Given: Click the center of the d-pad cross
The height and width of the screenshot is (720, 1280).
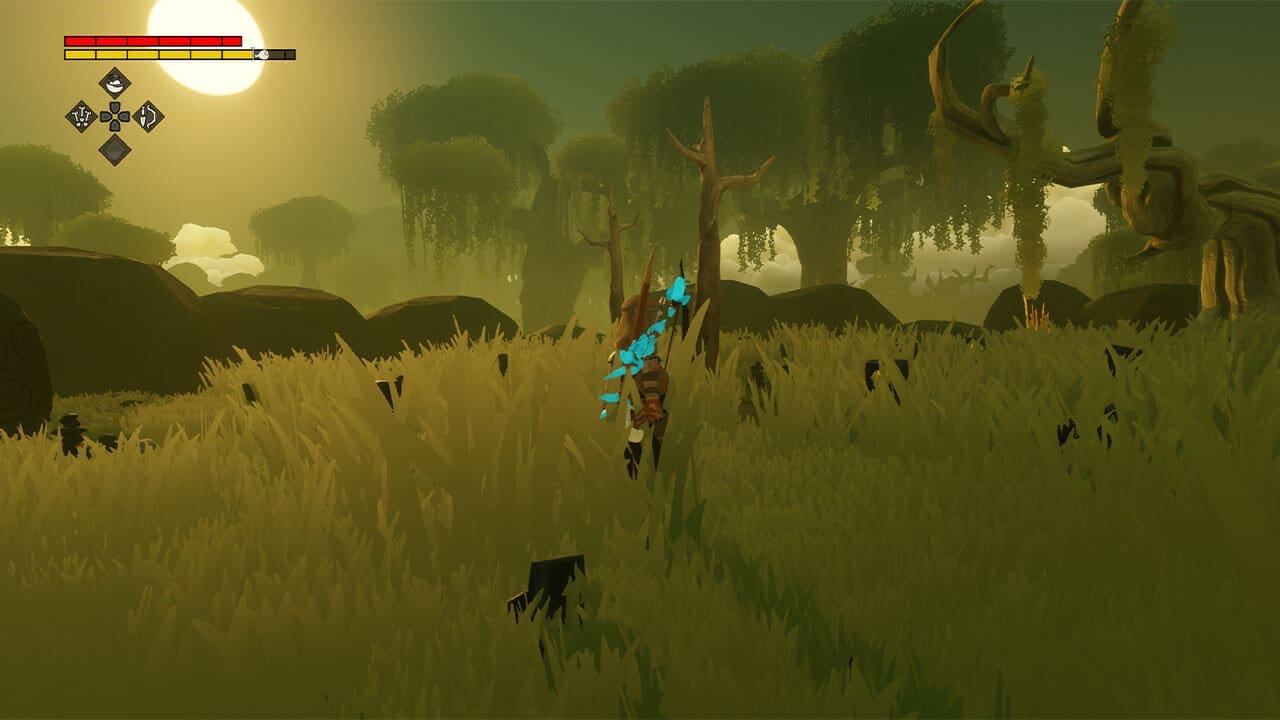Looking at the screenshot, I should coord(115,116).
